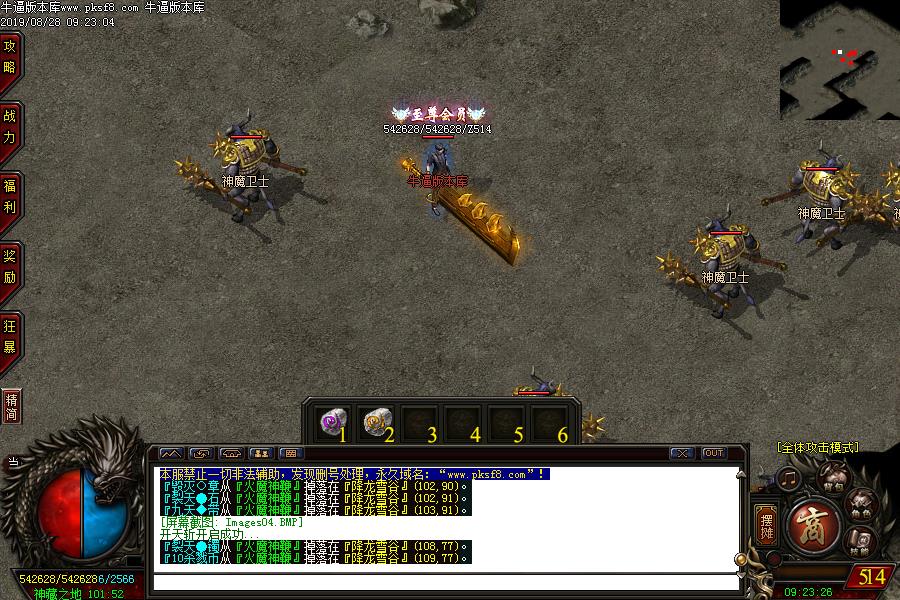
Task: Open the 攻略 guide tab
Action: (10, 56)
